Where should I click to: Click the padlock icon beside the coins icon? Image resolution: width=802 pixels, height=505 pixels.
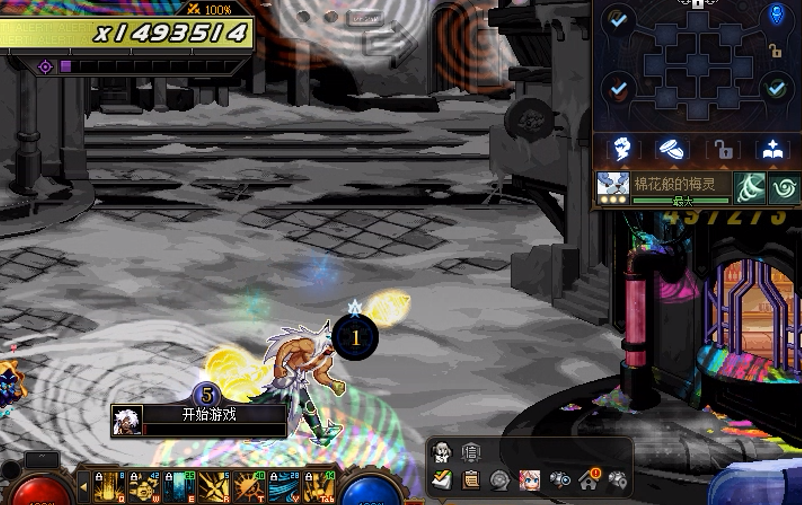pos(722,150)
